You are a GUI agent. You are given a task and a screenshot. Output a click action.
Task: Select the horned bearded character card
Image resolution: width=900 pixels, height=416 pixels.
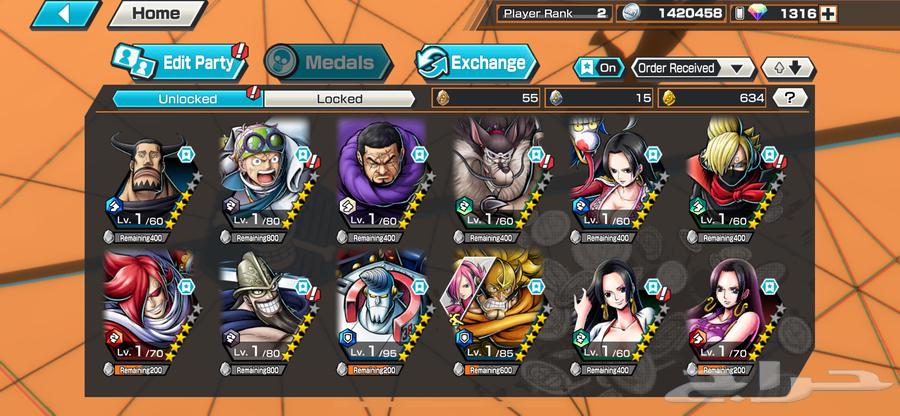(149, 180)
